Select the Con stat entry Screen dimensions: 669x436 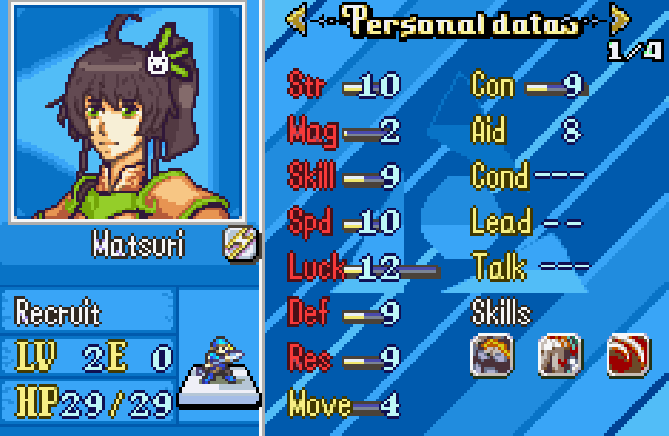526,86
